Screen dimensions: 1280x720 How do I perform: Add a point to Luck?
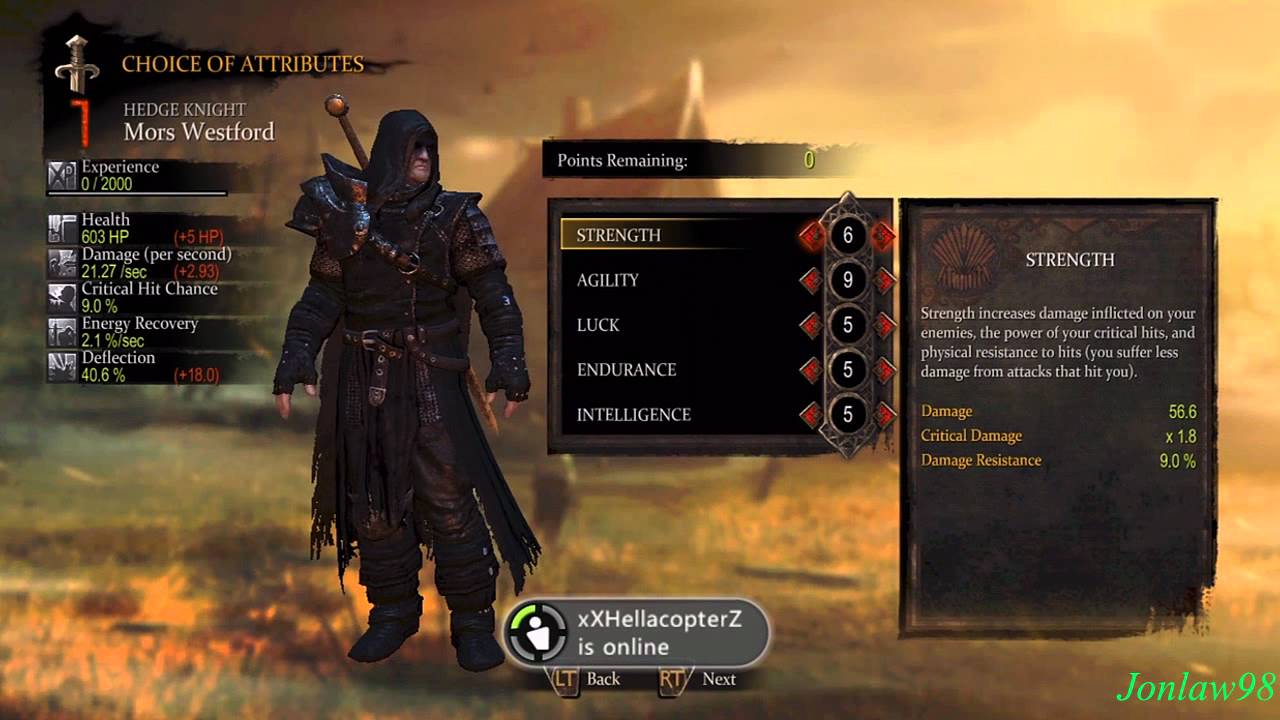[x=884, y=325]
